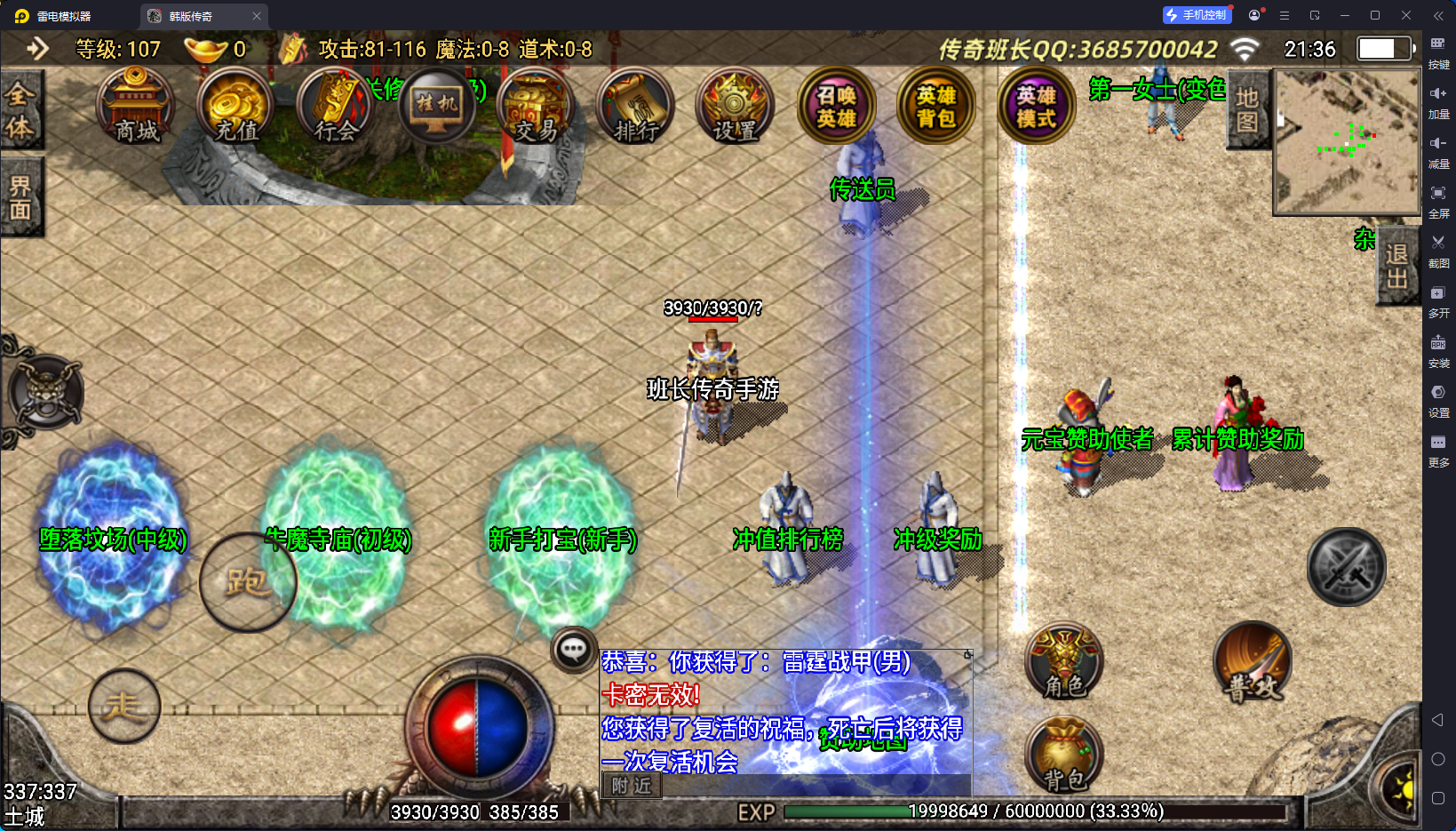Open the 英雄背包 hero bag

click(x=936, y=107)
